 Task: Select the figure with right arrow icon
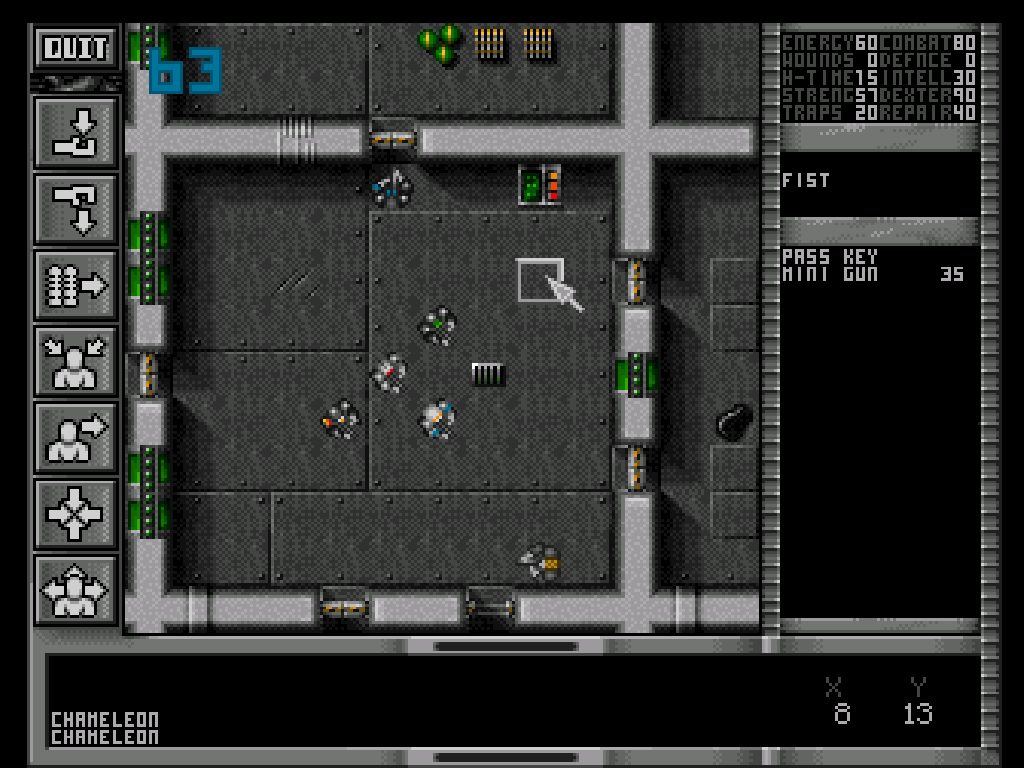76,438
